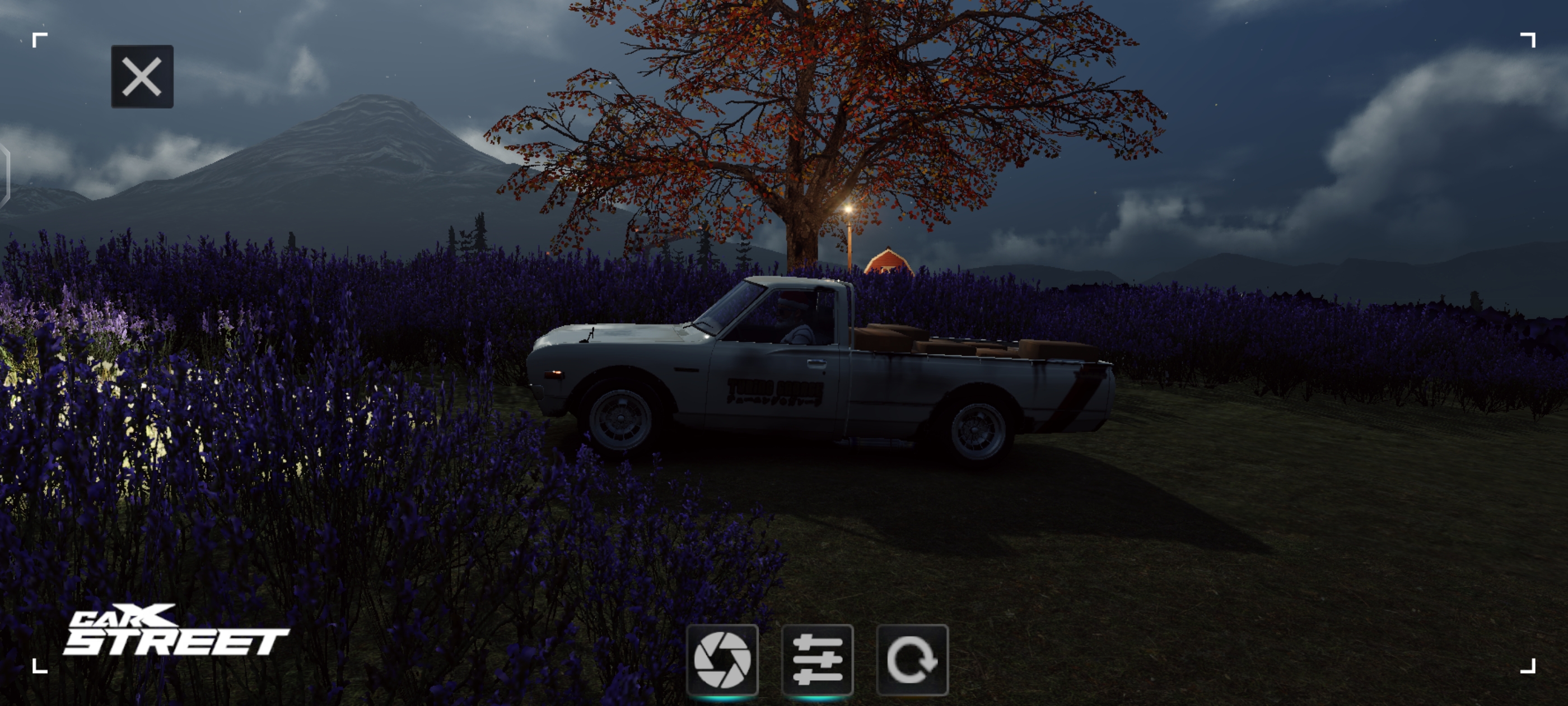This screenshot has height=706, width=1568.
Task: Close photo mode with the X button
Action: [x=142, y=77]
